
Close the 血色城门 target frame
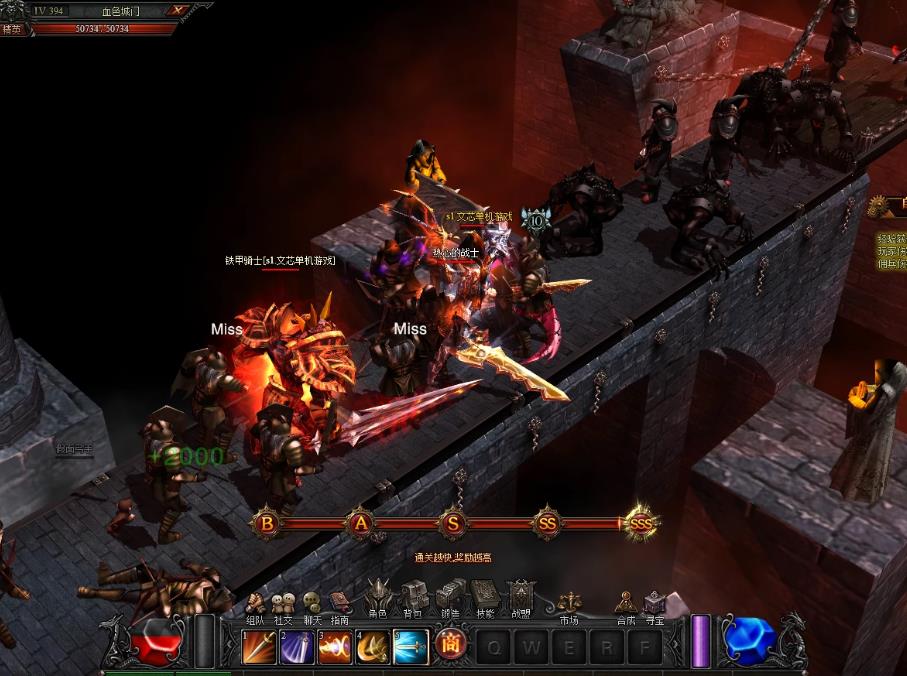click(x=178, y=11)
